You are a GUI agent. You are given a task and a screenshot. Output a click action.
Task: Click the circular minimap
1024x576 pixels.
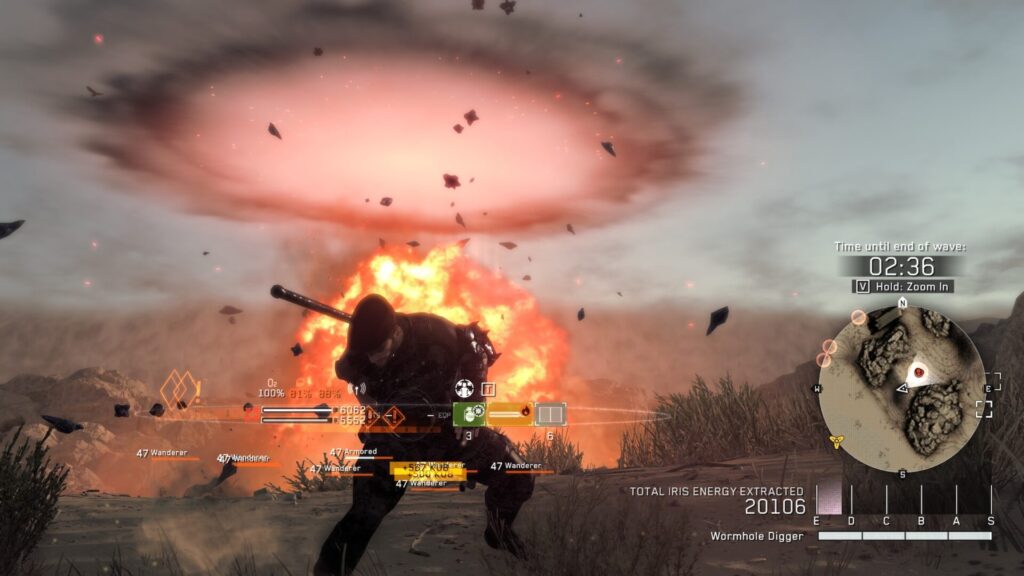[901, 388]
